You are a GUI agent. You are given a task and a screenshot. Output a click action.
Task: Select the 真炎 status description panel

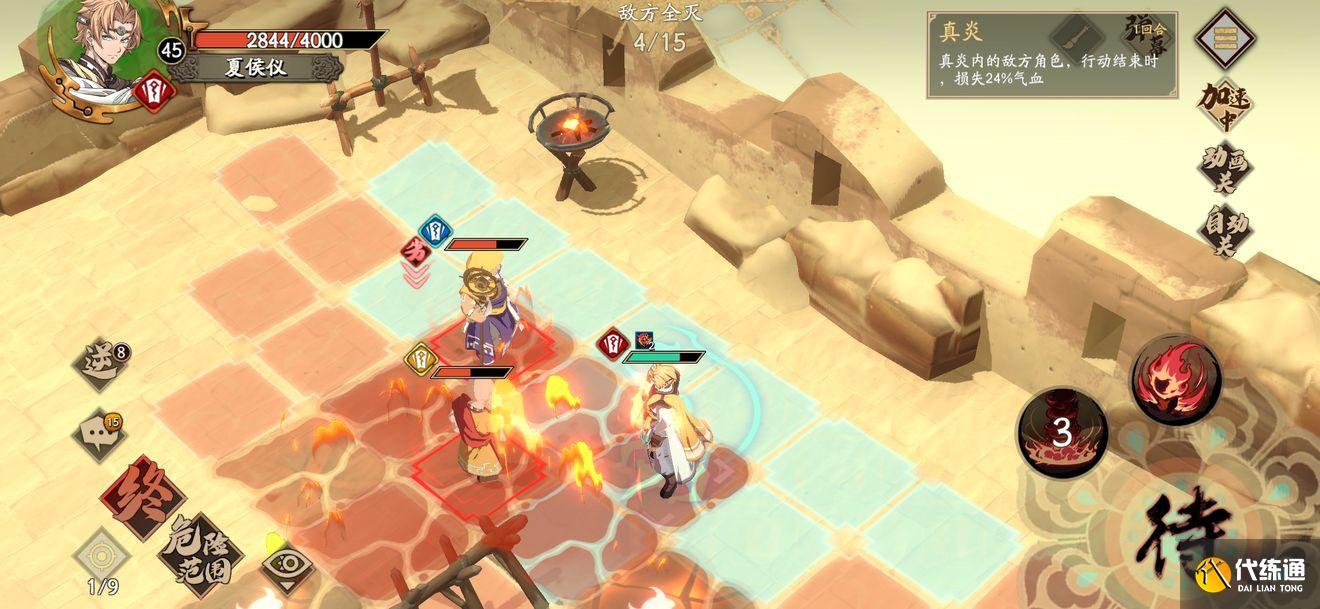click(x=1051, y=55)
